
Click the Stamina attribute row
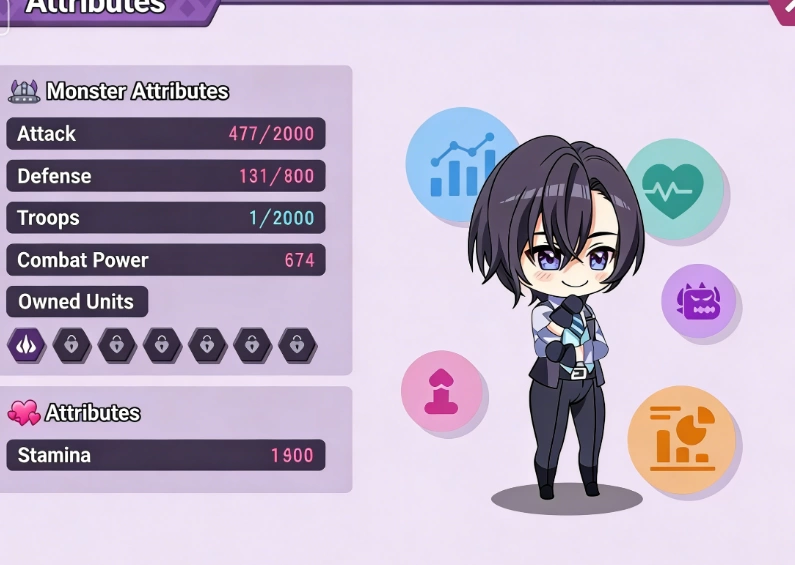point(166,455)
